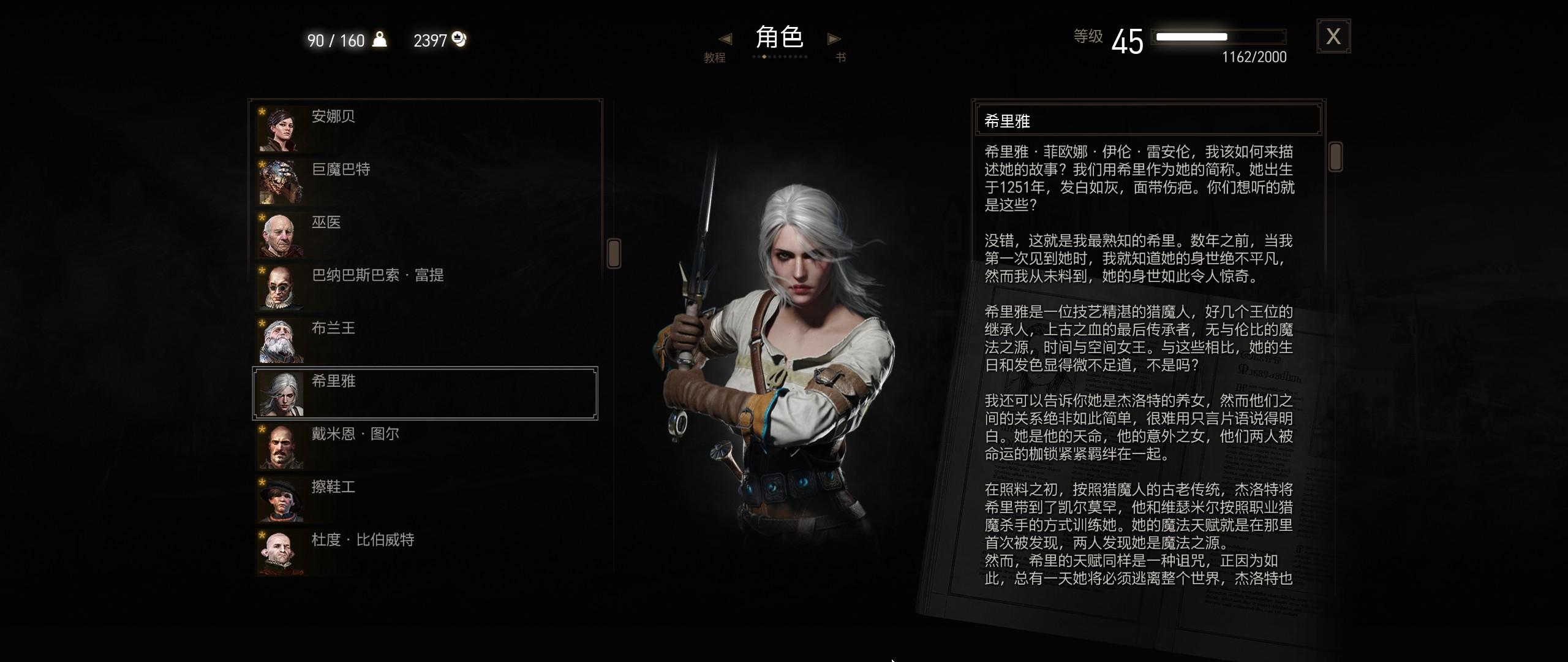Image resolution: width=1568 pixels, height=662 pixels.
Task: Click Barnabas-Basil Foulty's (巴纳巴斯巴索·富提) portrait
Action: pyautogui.click(x=279, y=286)
